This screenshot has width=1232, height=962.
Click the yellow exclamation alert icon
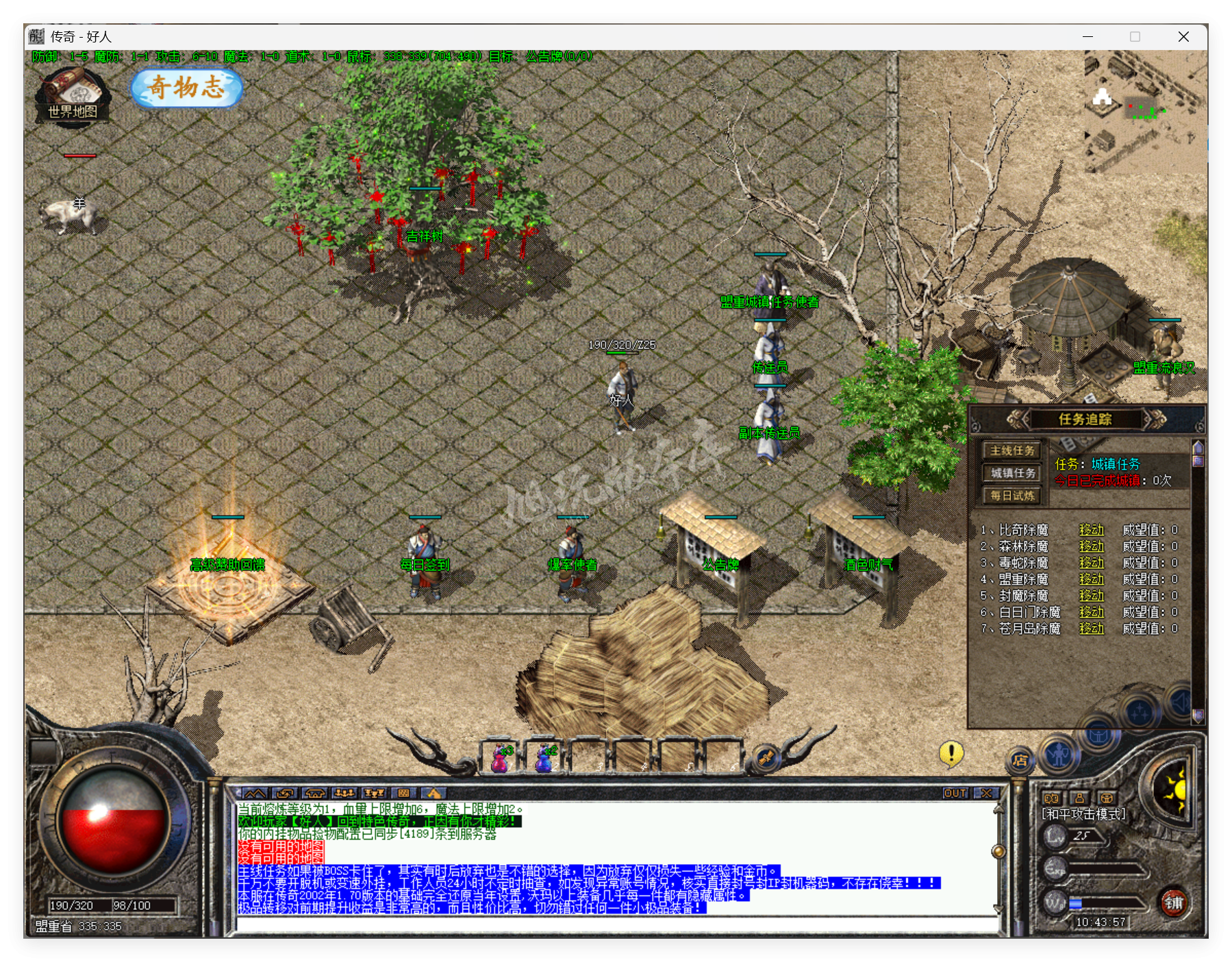tap(951, 755)
